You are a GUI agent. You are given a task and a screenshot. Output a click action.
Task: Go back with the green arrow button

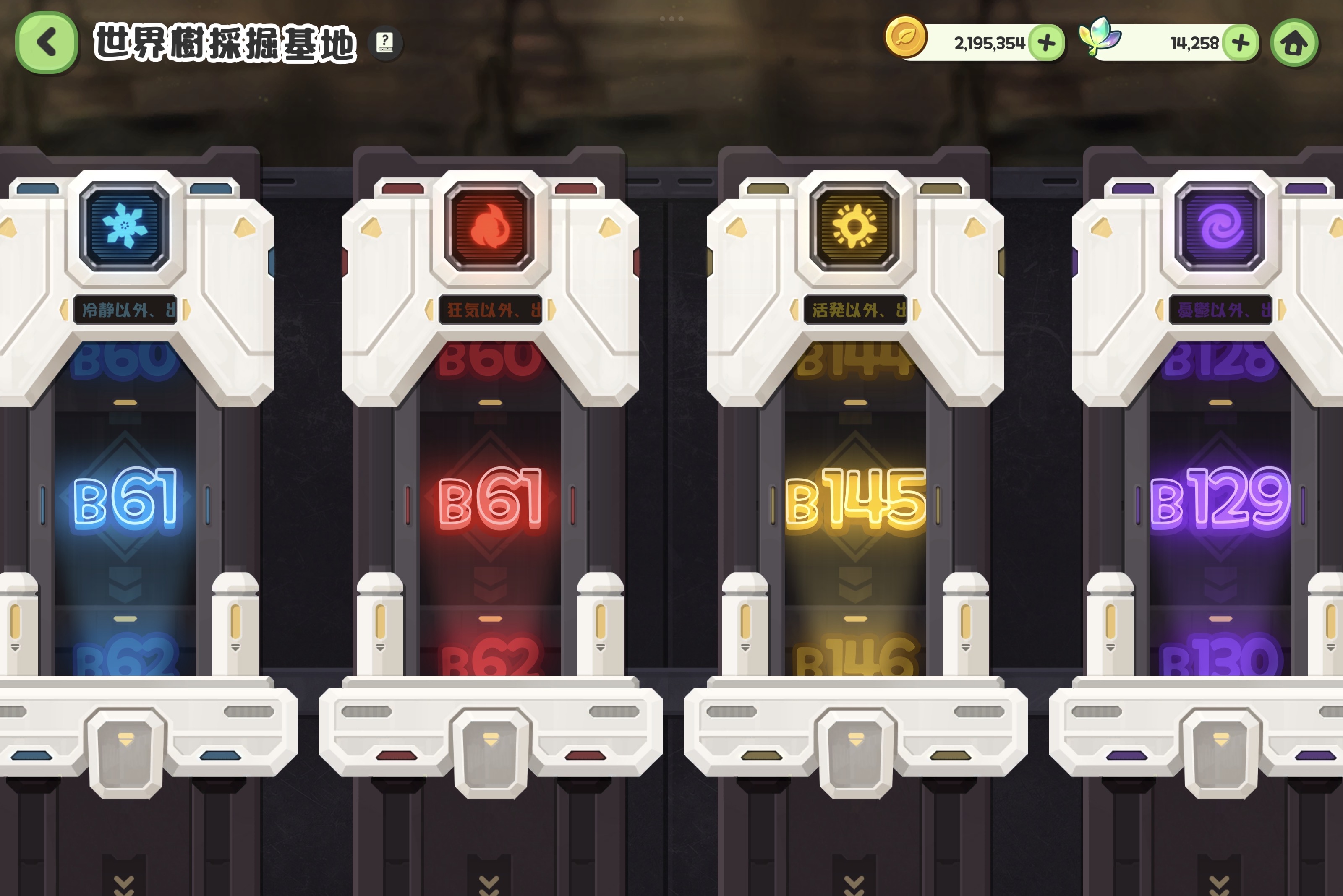(46, 43)
